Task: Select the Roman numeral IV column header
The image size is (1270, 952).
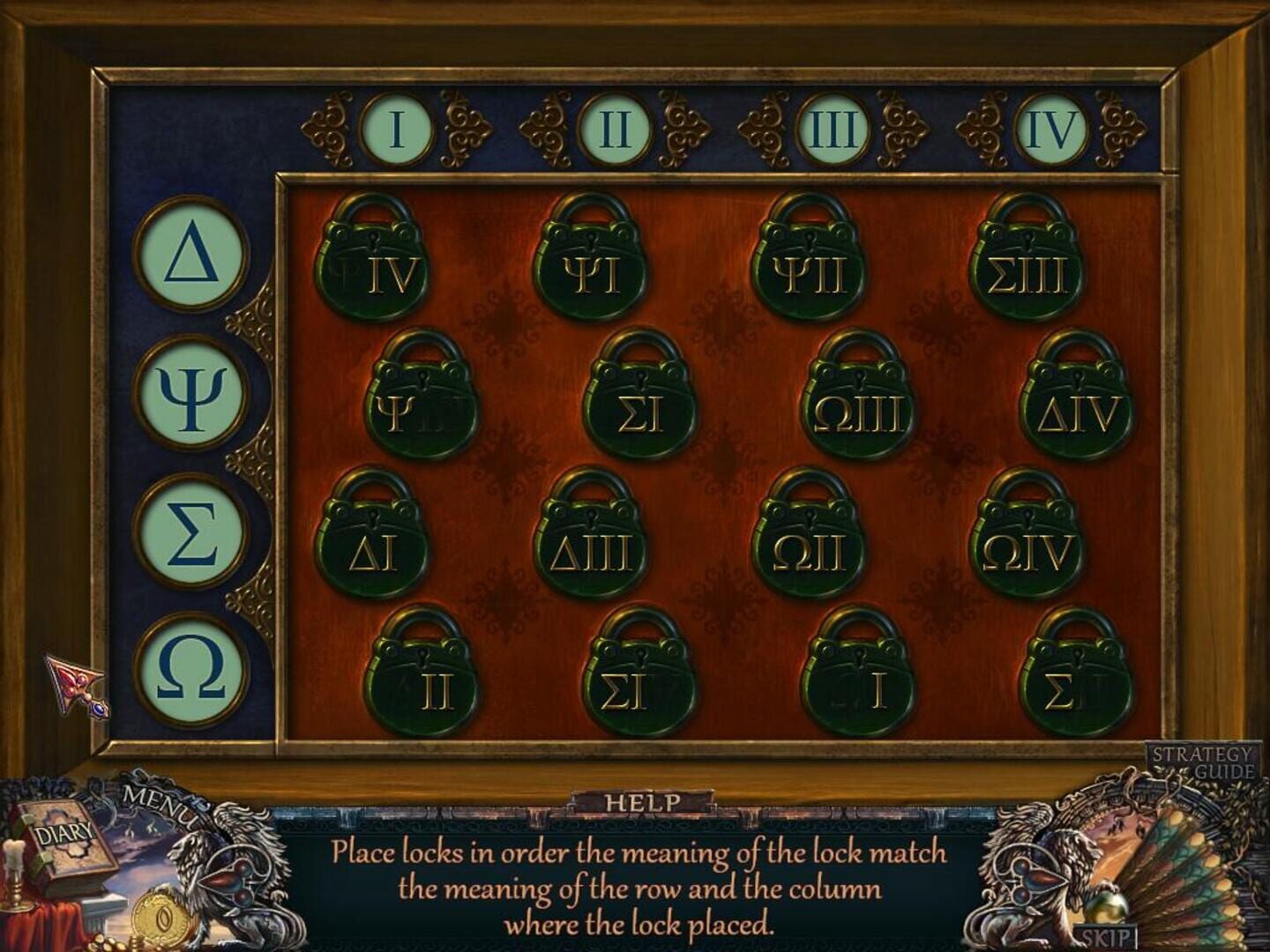Action: coord(1050,126)
